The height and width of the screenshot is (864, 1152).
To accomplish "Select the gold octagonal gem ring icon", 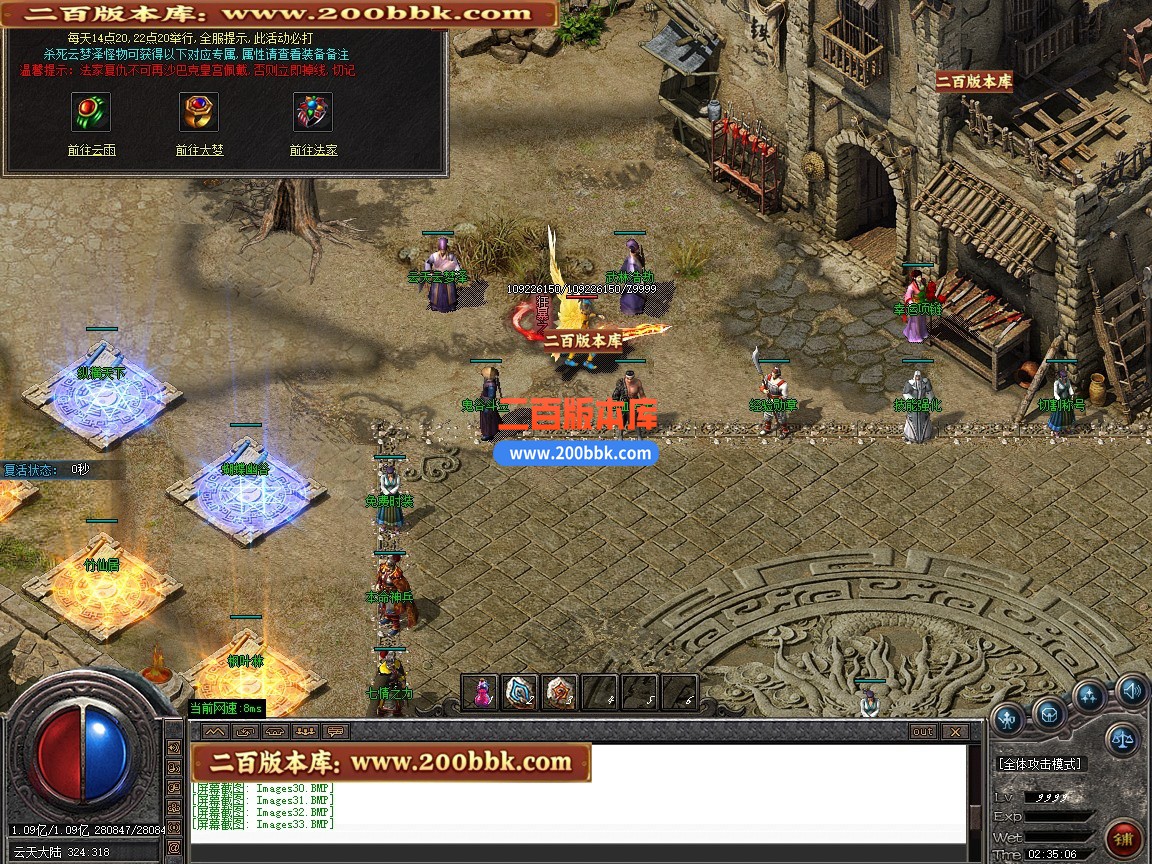I will [x=199, y=112].
